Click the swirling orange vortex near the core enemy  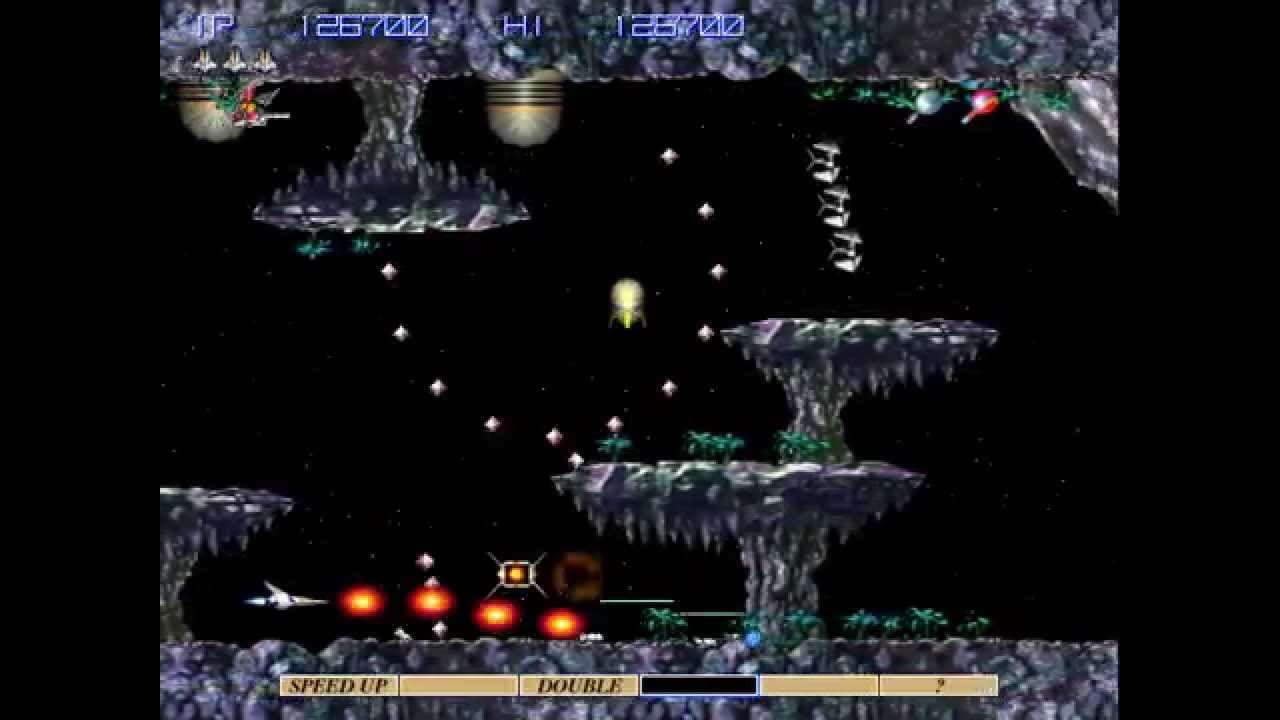coord(575,577)
